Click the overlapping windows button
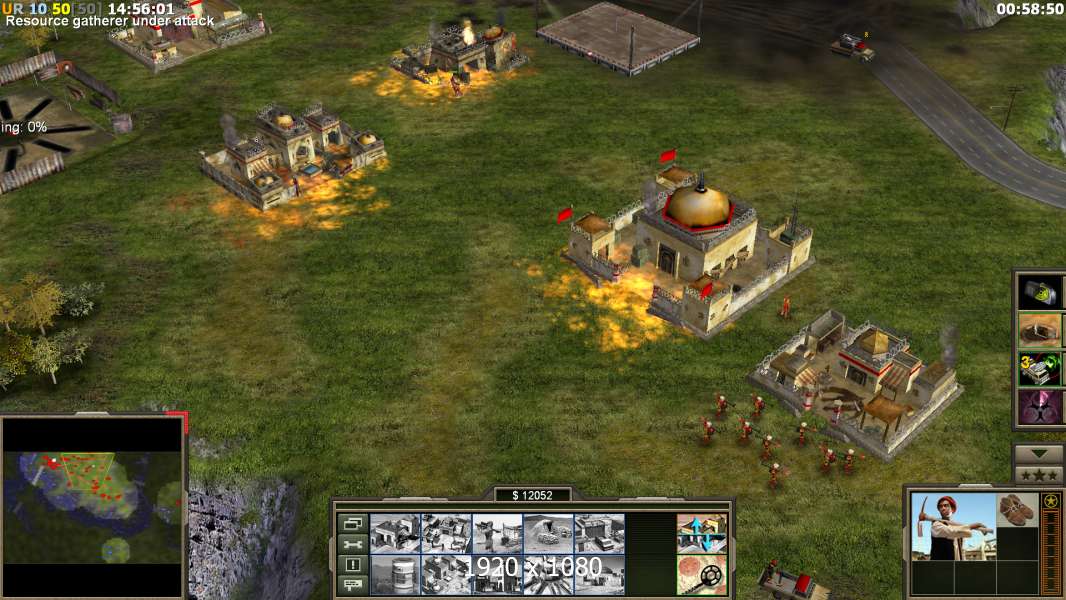Viewport: 1066px width, 600px height. point(352,523)
